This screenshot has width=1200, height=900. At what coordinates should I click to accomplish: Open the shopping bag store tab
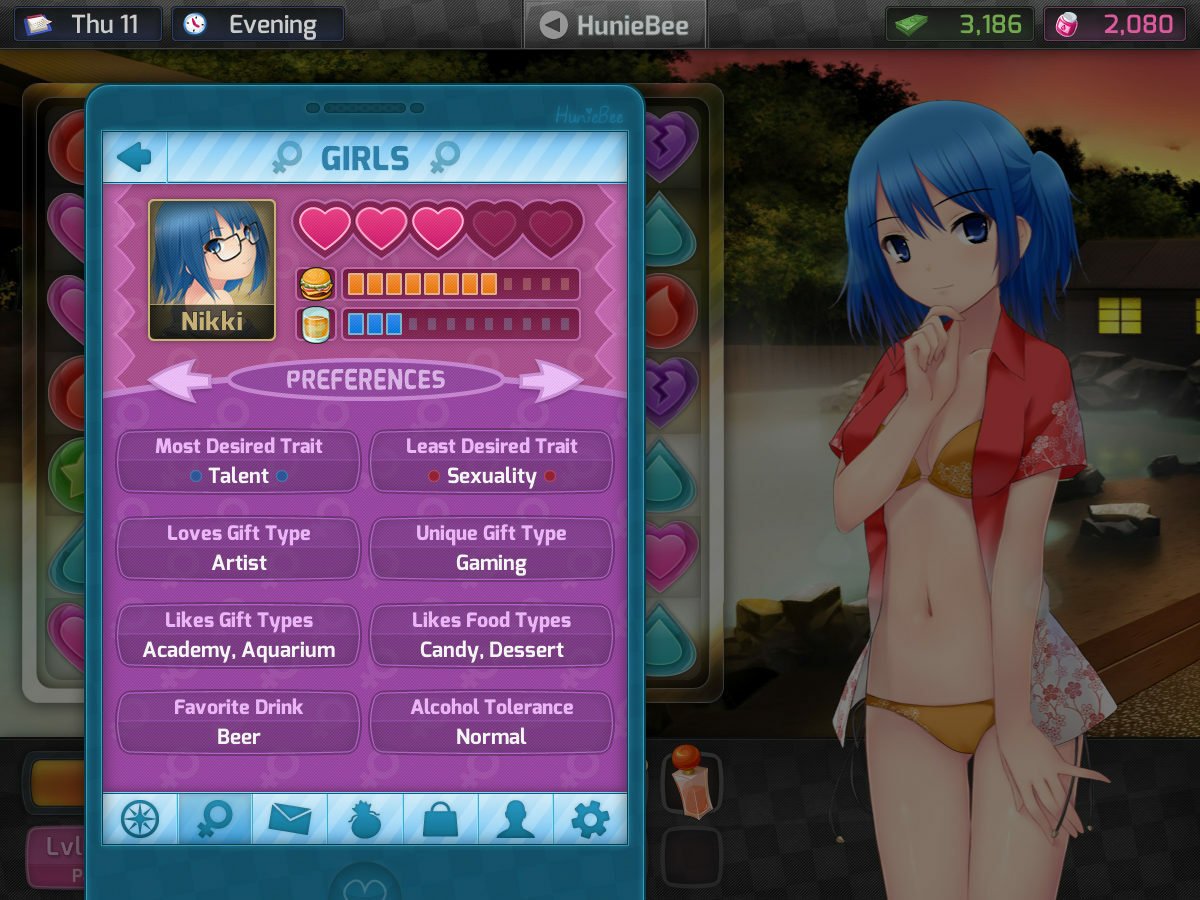point(440,820)
